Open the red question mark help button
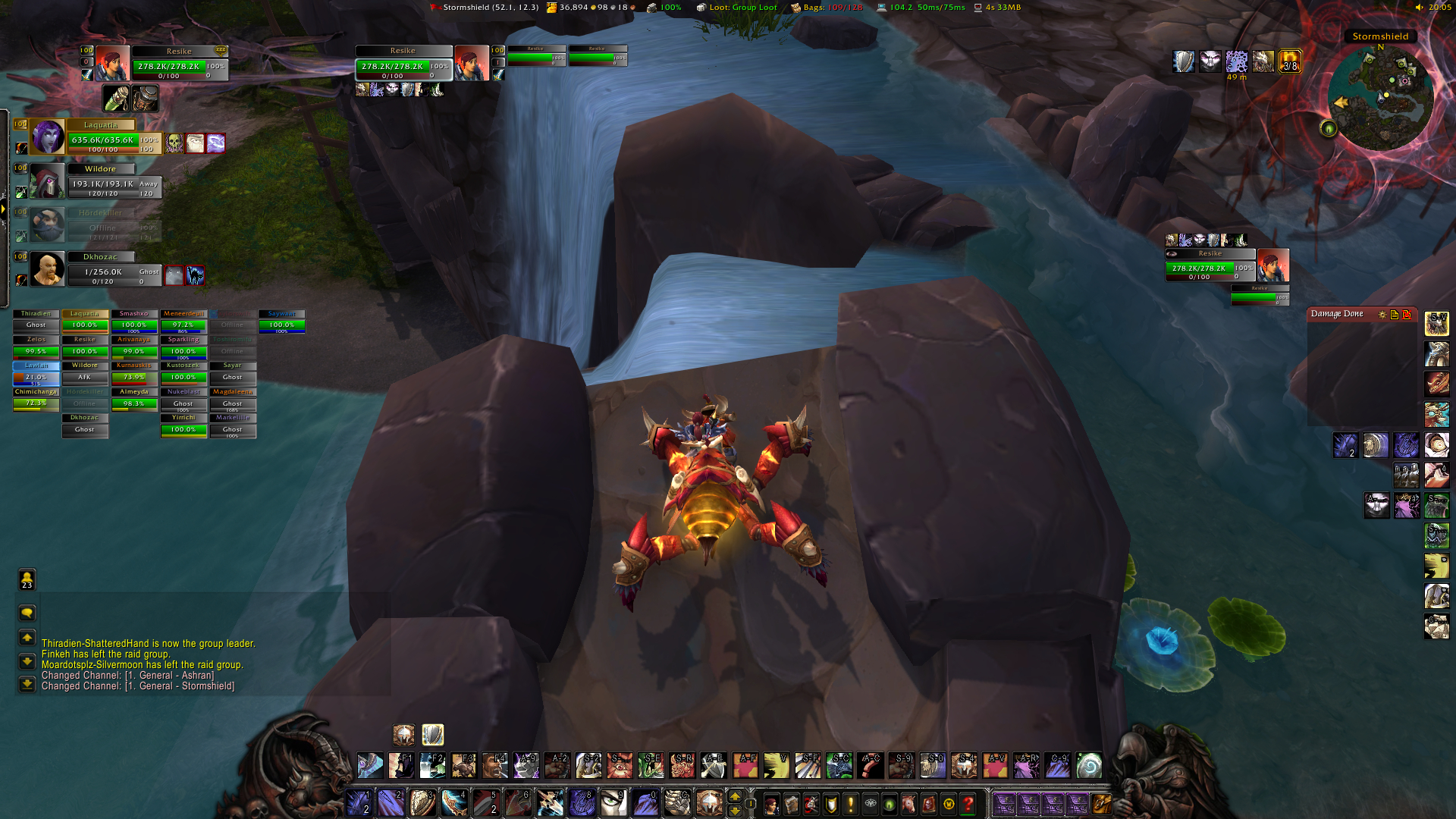 [x=968, y=804]
